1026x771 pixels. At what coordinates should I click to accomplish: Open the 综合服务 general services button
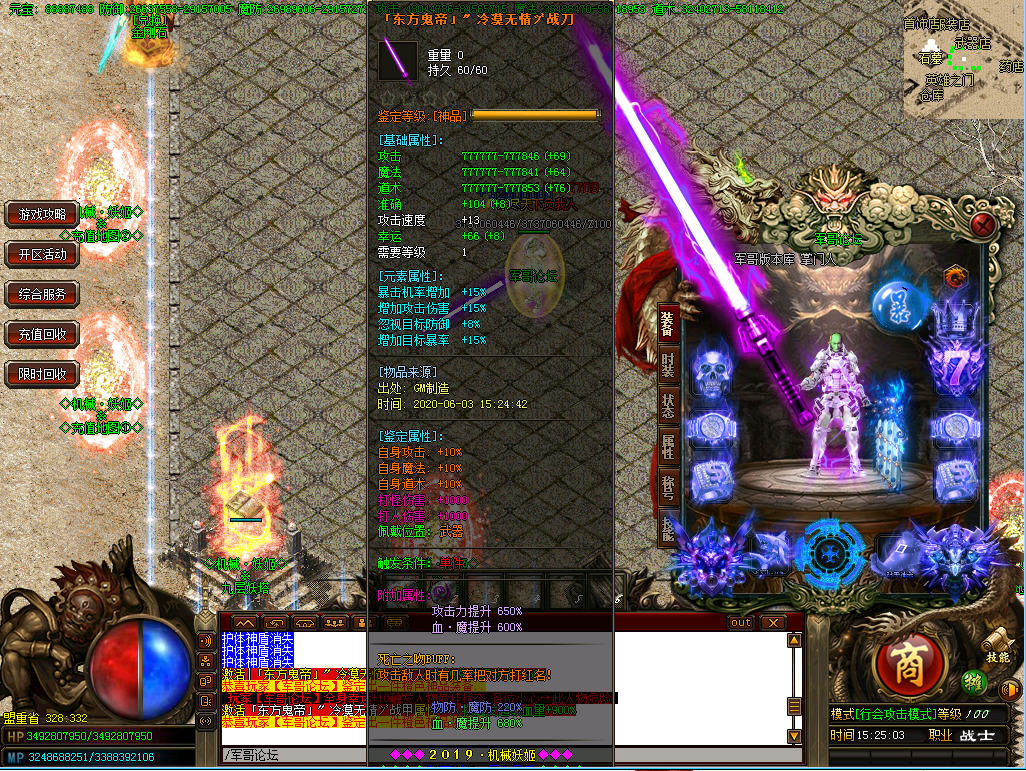42,294
